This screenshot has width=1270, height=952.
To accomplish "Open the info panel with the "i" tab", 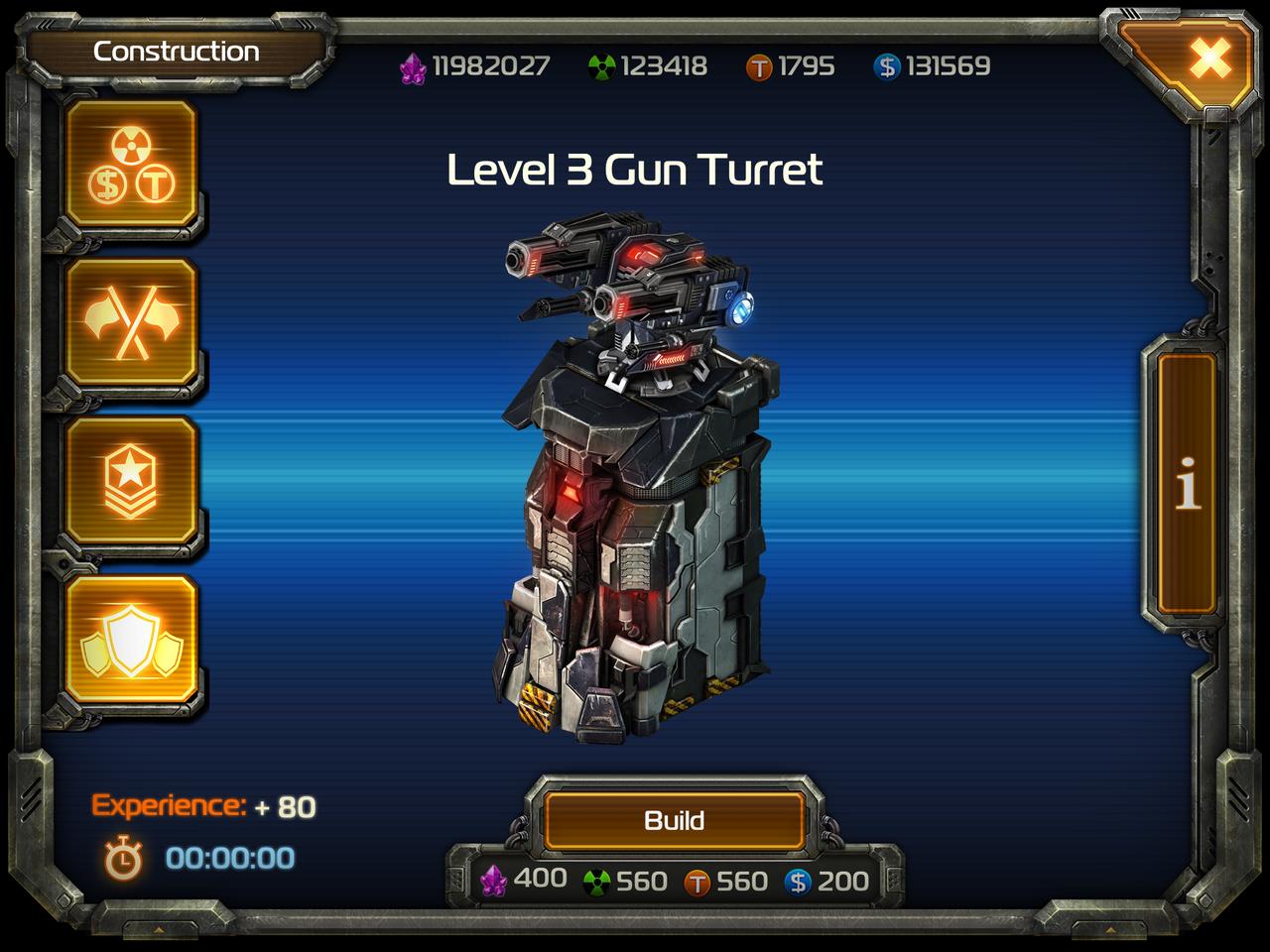I will (x=1187, y=486).
